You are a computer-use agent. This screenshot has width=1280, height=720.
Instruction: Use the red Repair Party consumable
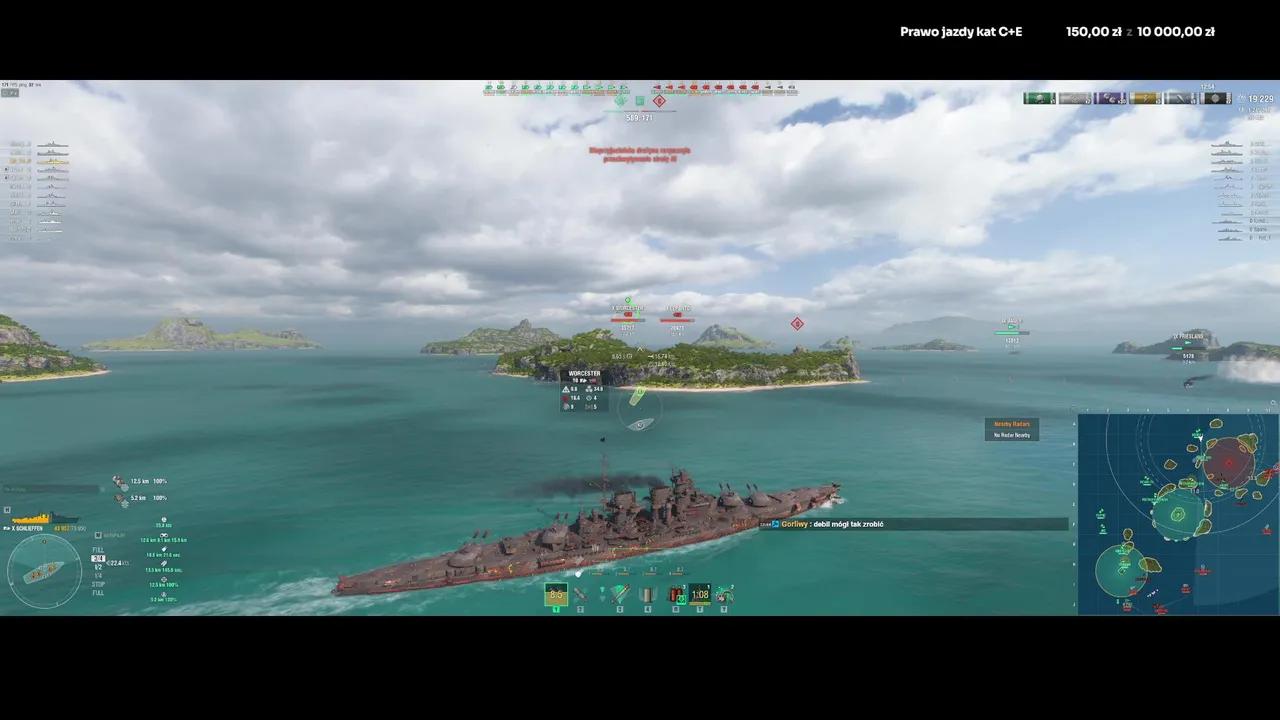click(x=677, y=595)
